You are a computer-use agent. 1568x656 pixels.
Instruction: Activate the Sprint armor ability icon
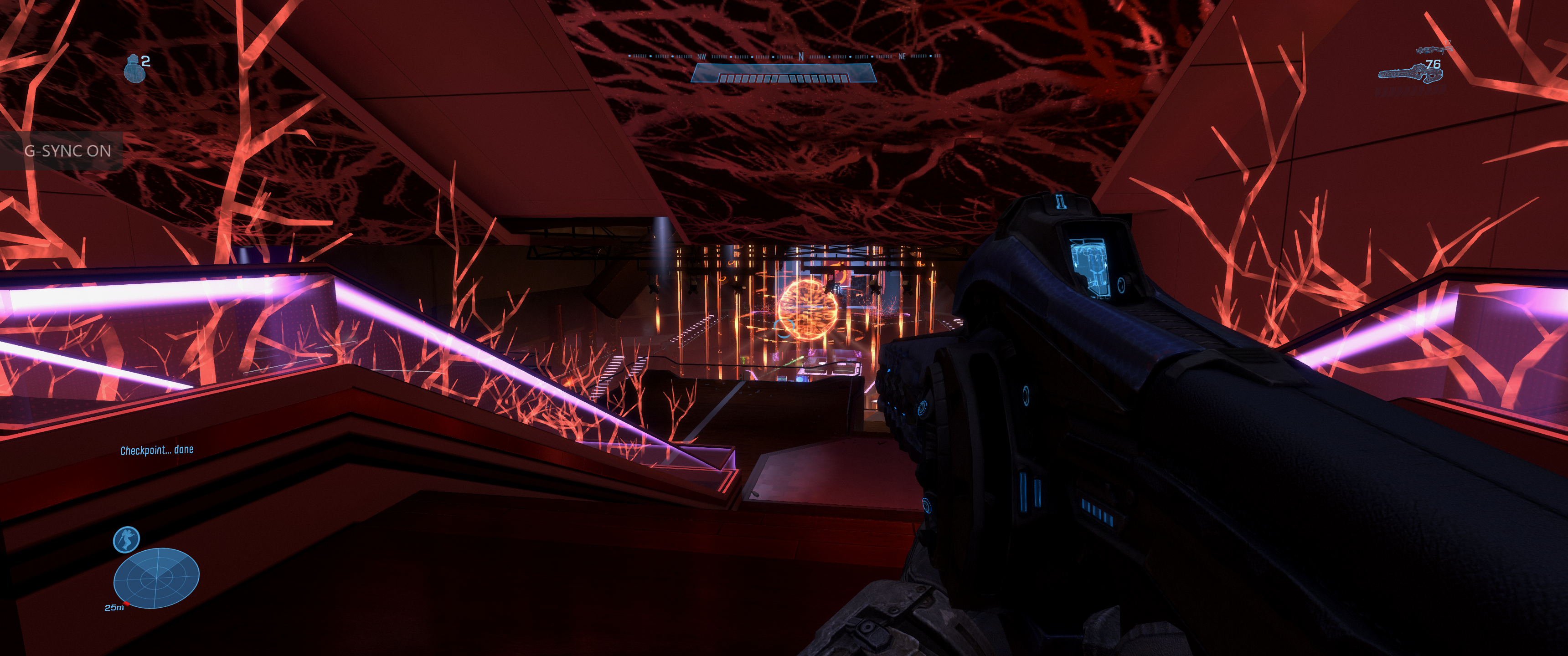126,539
